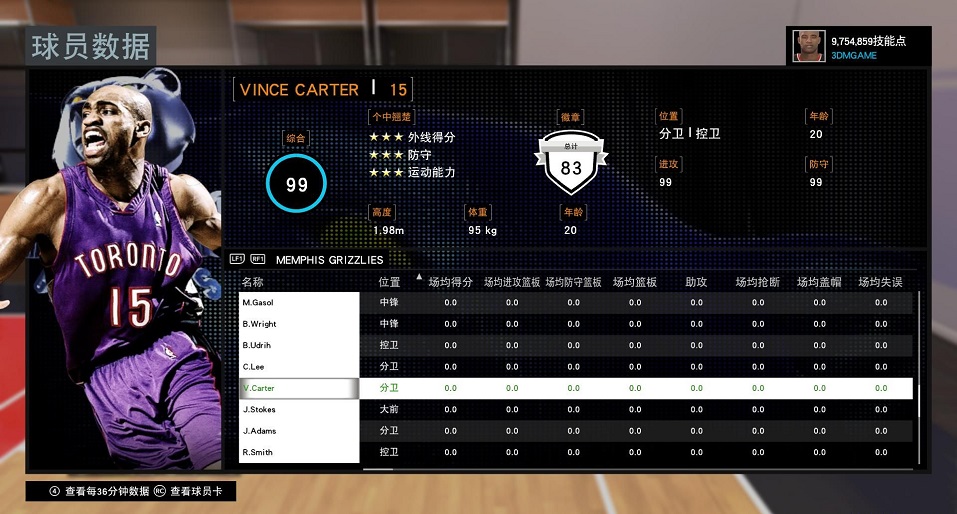Select J.Stokes in the player list
957x514 pixels.
coord(299,409)
